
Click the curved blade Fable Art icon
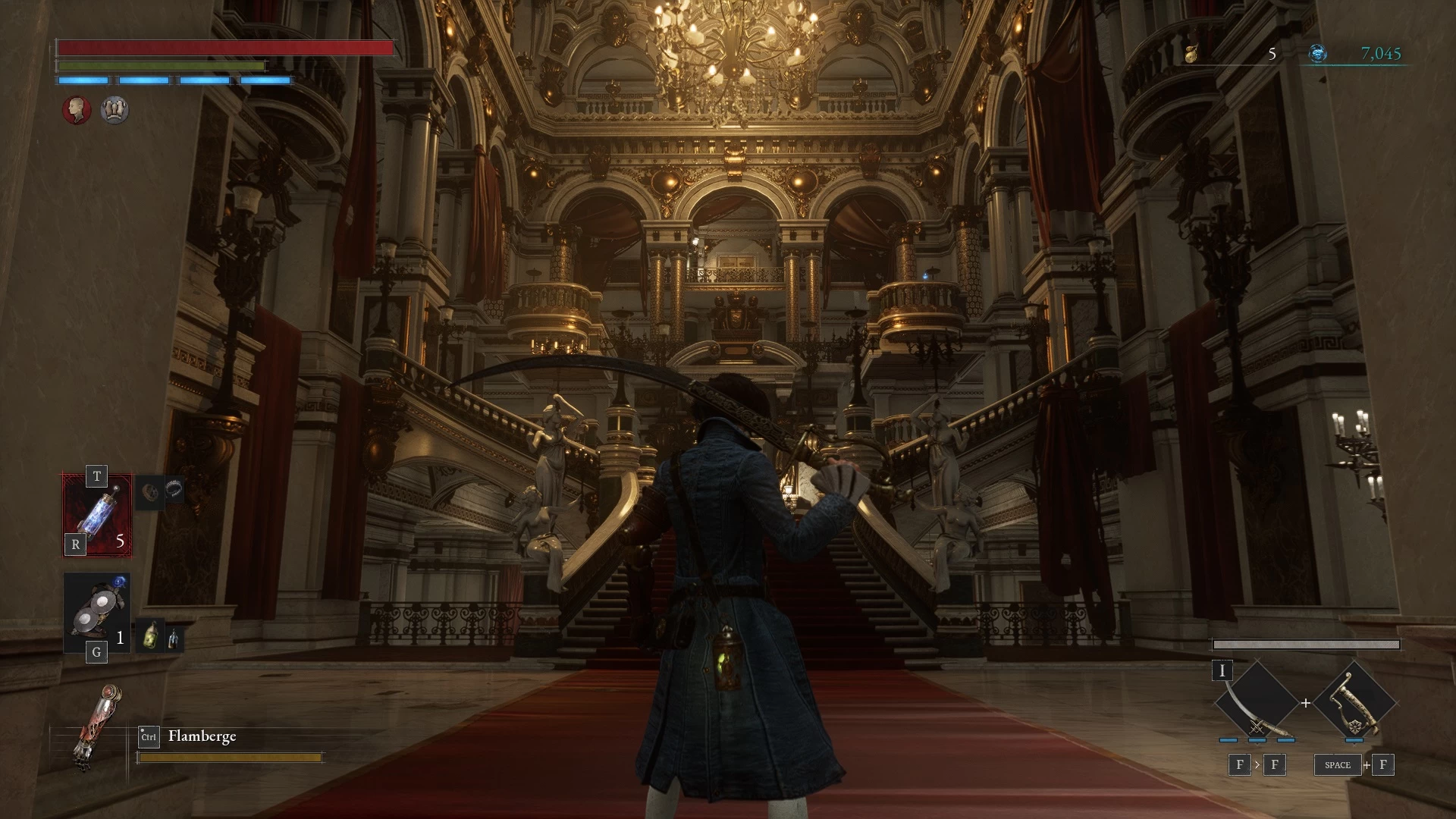[x=1256, y=703]
